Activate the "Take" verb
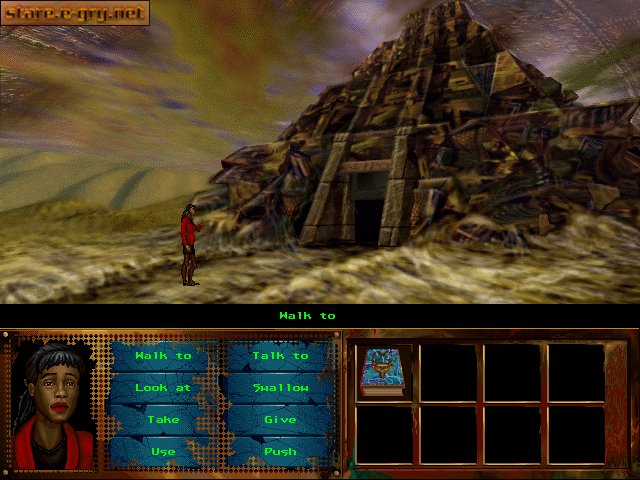Screen dimensions: 640x480 point(163,420)
